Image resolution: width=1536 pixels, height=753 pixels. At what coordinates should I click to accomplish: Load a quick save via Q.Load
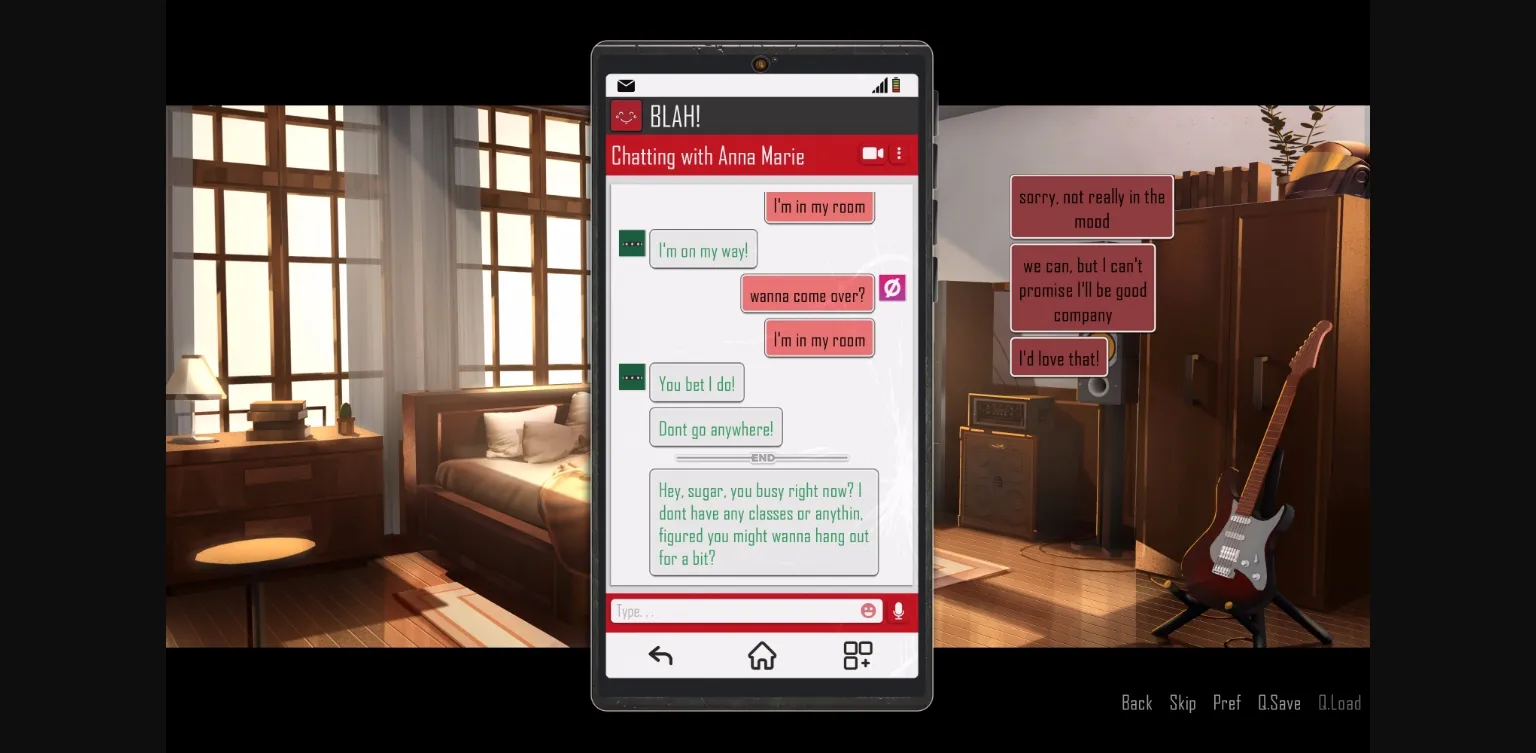(1340, 703)
